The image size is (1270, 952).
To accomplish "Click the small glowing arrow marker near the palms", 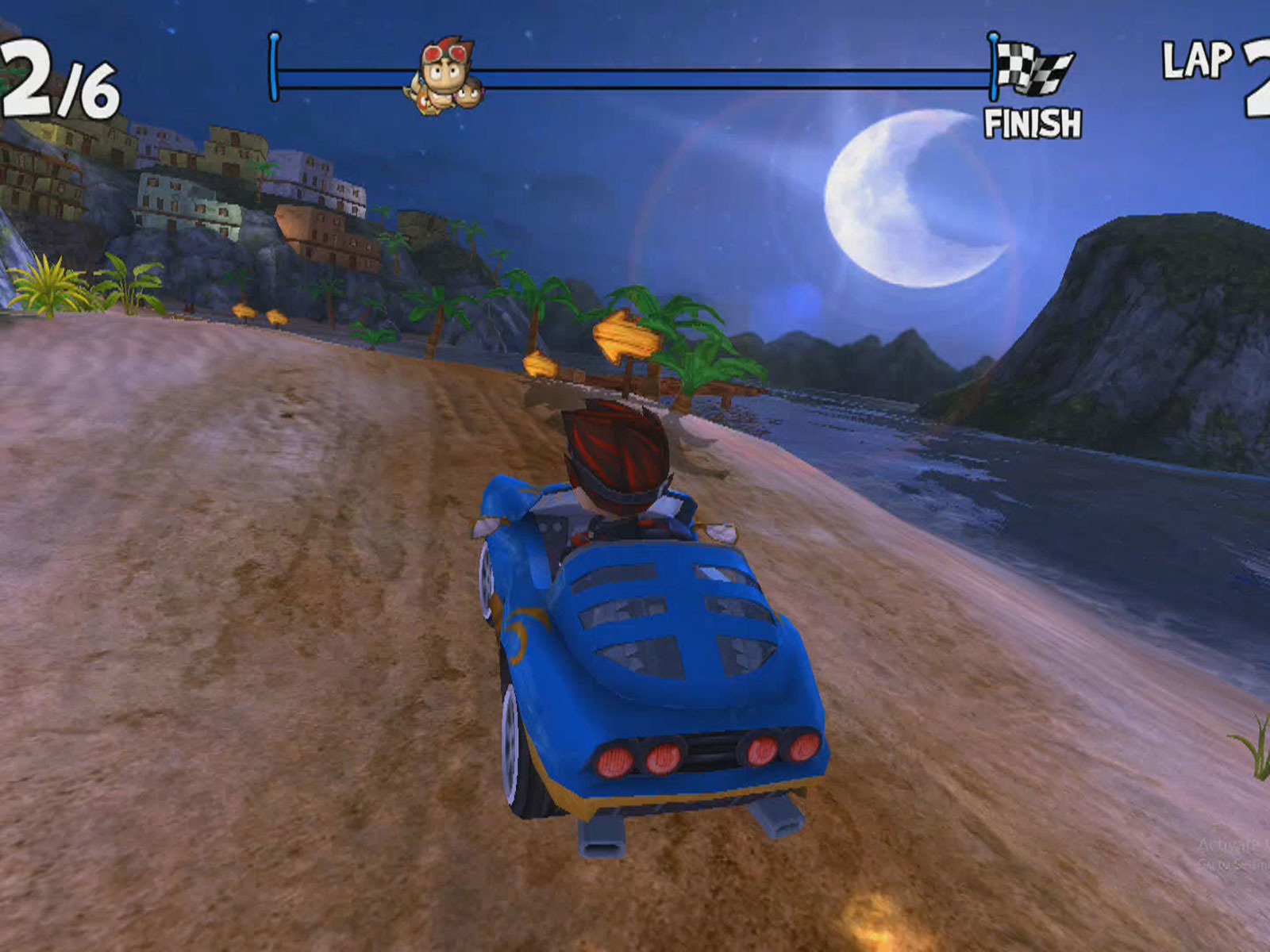I will [538, 365].
